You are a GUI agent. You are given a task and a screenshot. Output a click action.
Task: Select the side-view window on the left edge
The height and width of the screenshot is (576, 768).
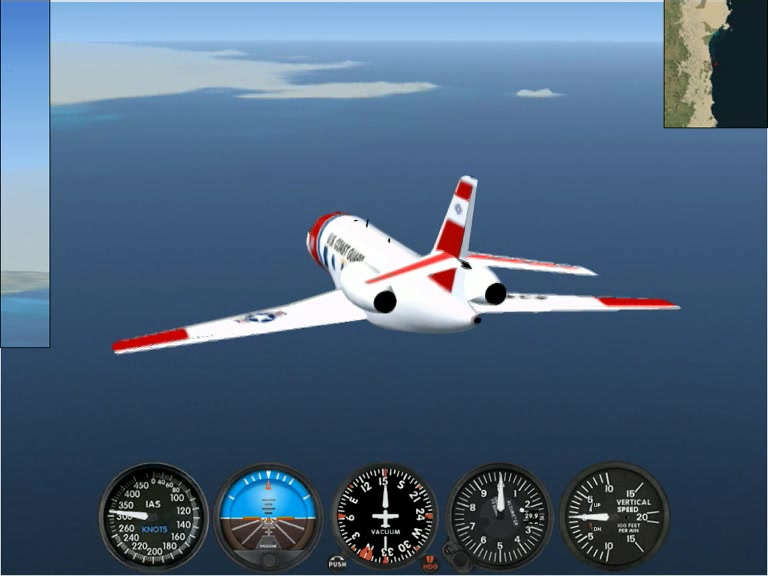pos(24,173)
